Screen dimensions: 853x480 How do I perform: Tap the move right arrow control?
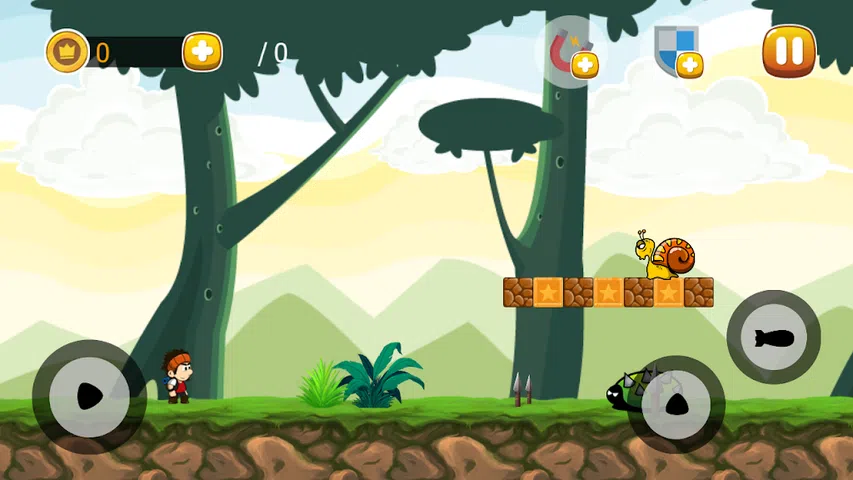point(89,396)
